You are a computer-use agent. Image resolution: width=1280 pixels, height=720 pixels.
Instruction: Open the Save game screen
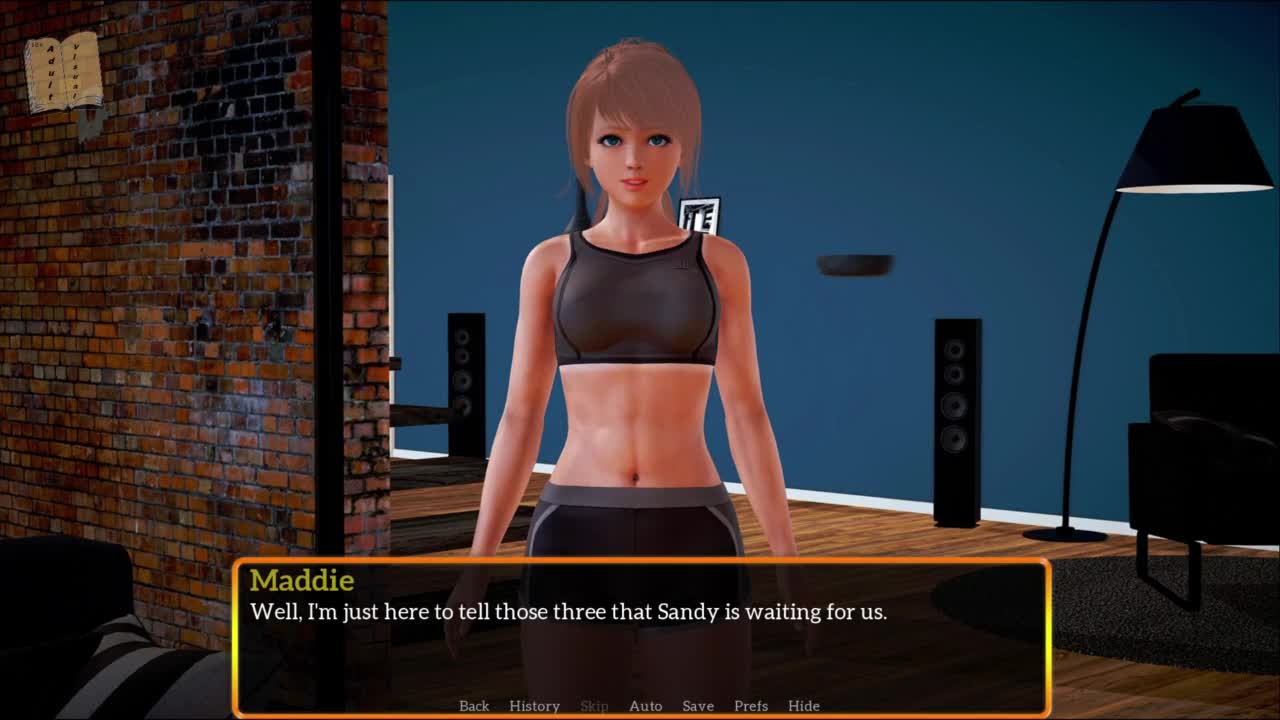[698, 706]
